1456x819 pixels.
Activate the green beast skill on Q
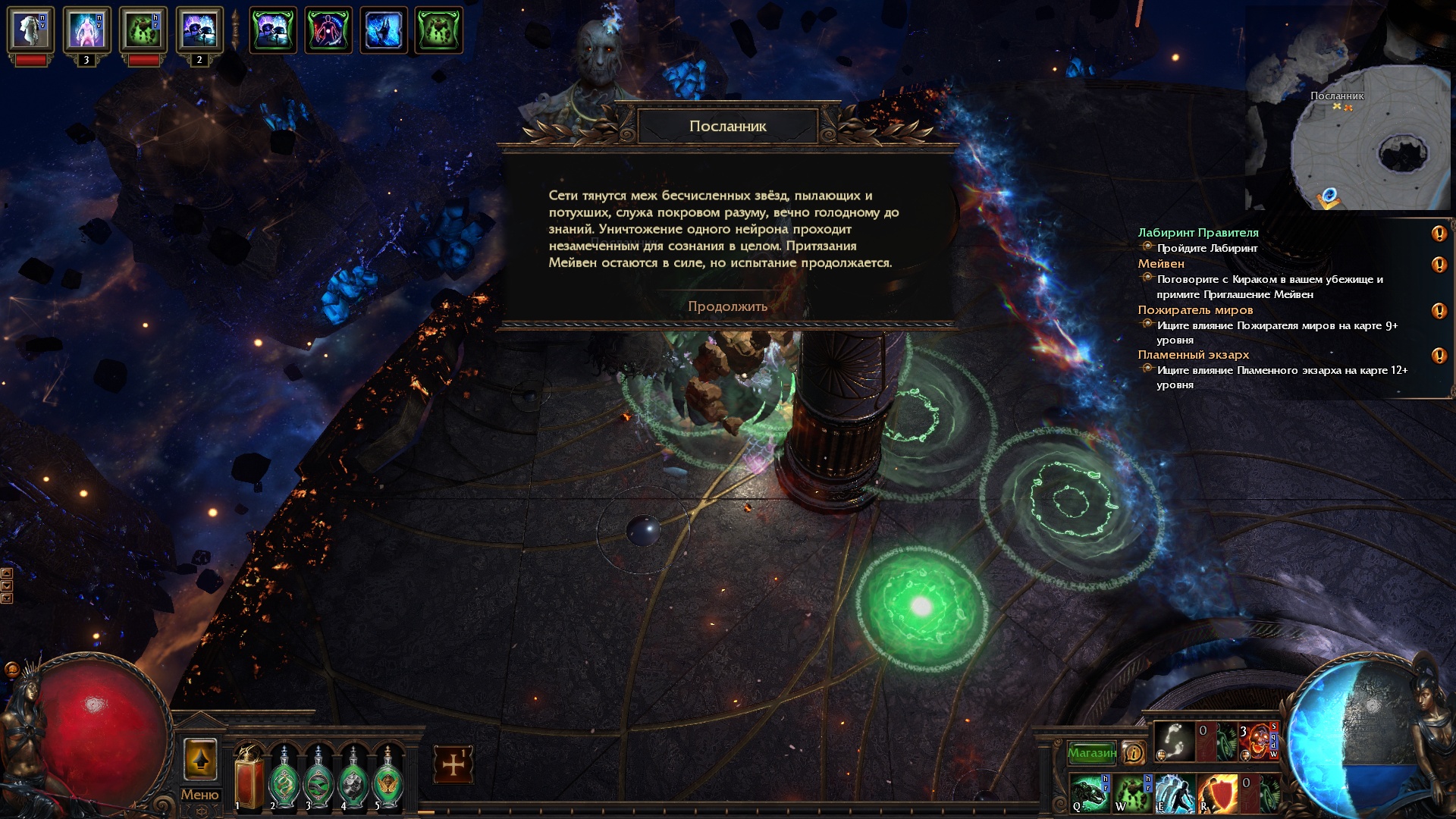[1090, 793]
